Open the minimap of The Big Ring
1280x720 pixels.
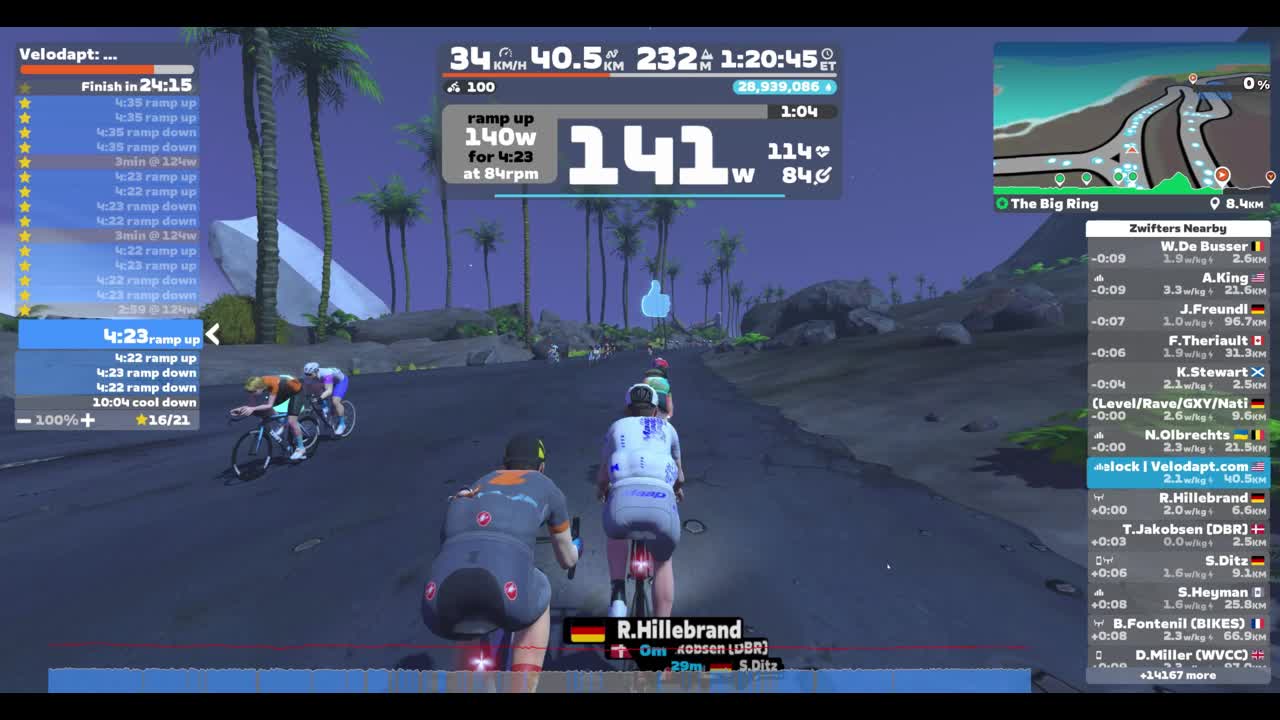tap(1131, 119)
